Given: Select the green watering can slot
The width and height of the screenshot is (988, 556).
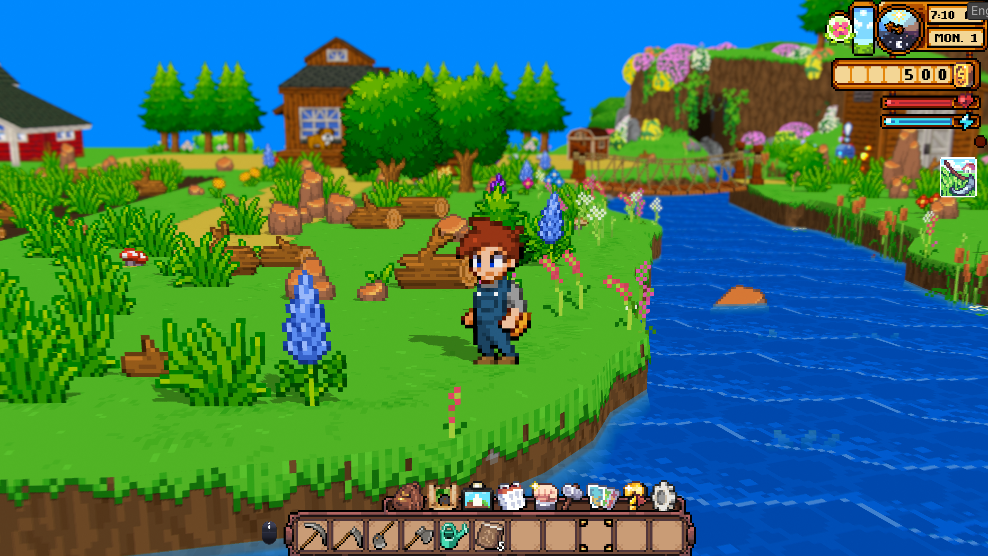Looking at the screenshot, I should (454, 535).
